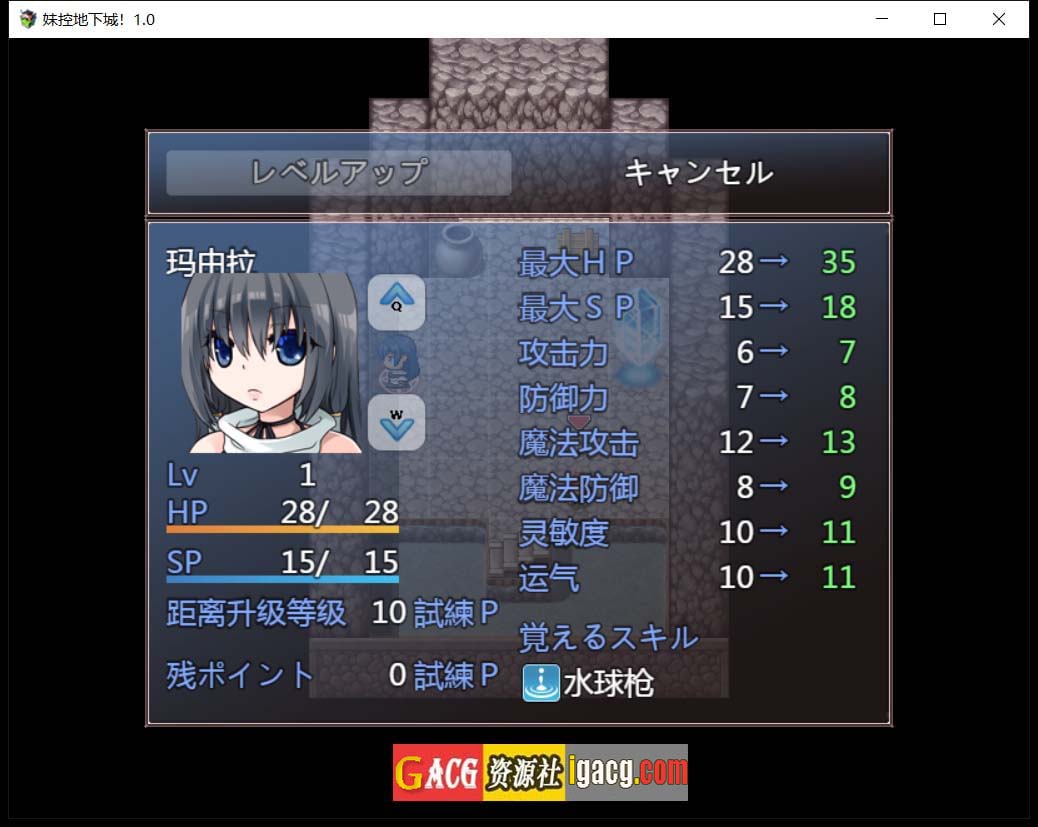Select the キャンセル cancel option
This screenshot has height=827, width=1038.
pyautogui.click(x=698, y=173)
